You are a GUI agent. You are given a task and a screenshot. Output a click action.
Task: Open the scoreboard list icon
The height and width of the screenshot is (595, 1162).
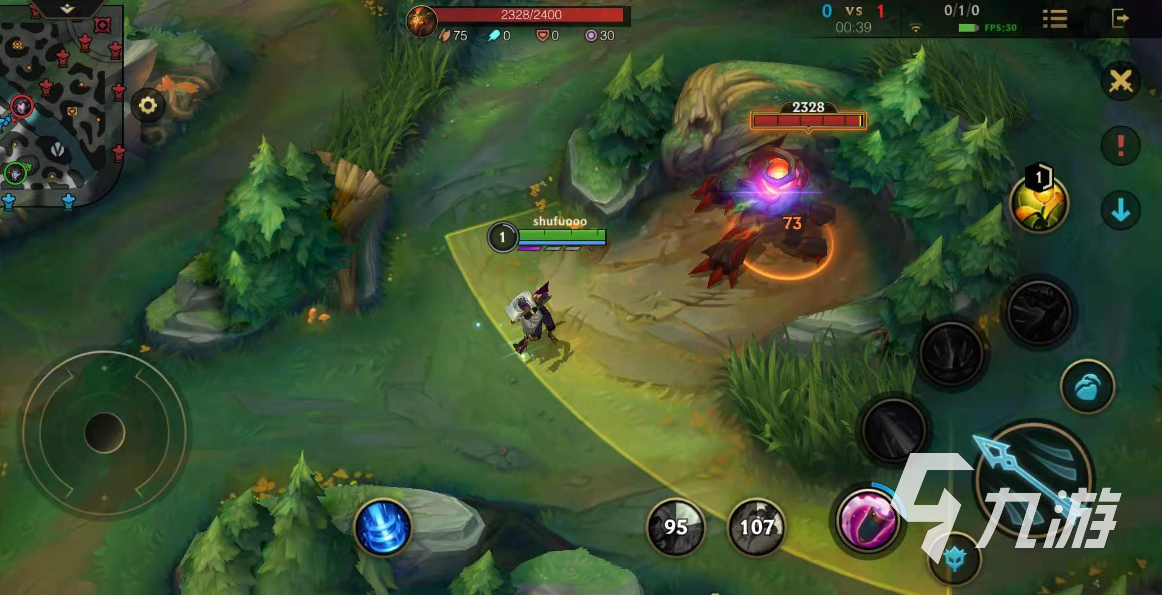pyautogui.click(x=1054, y=18)
